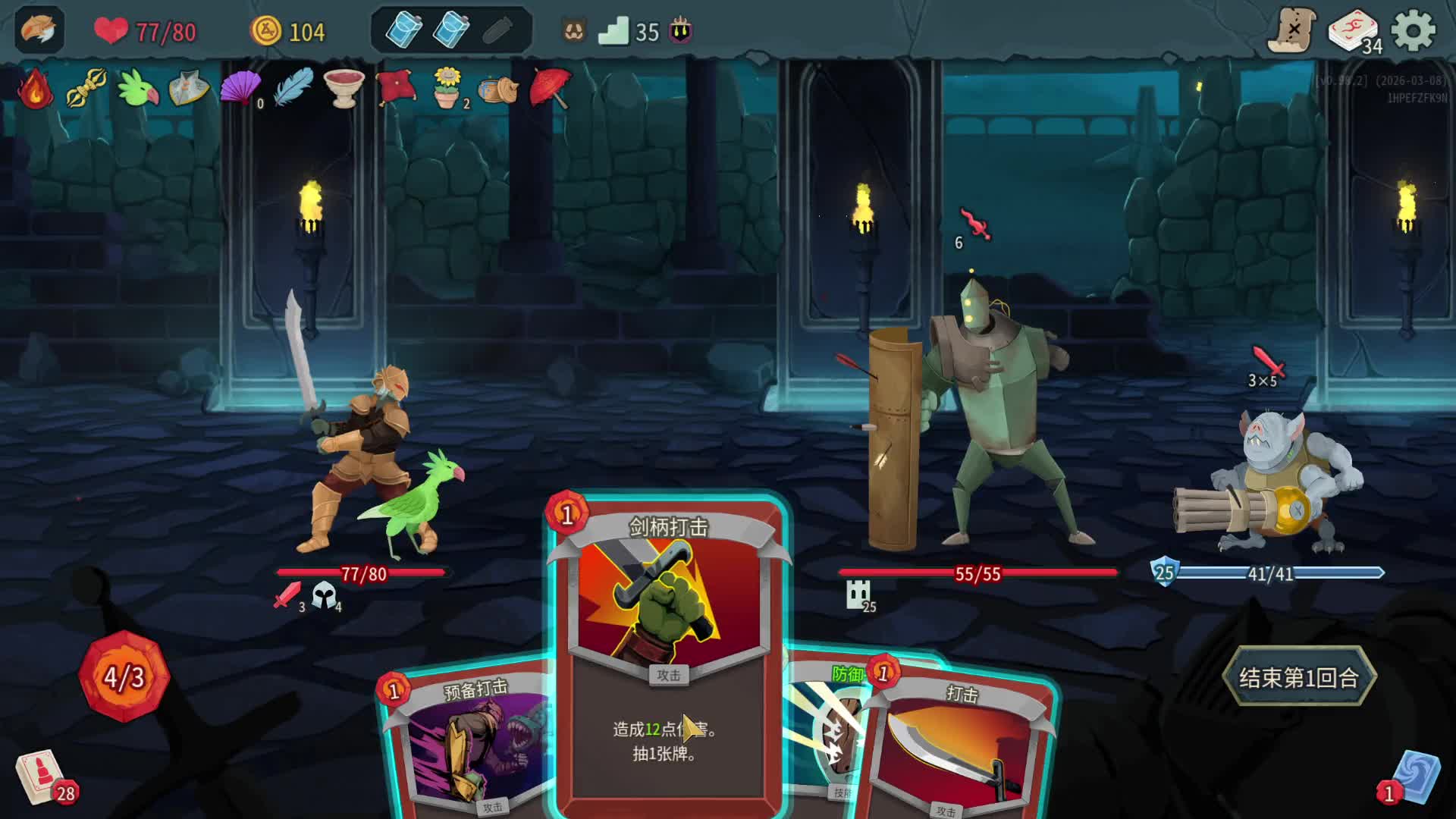Select the 防御 defend card

click(827, 728)
